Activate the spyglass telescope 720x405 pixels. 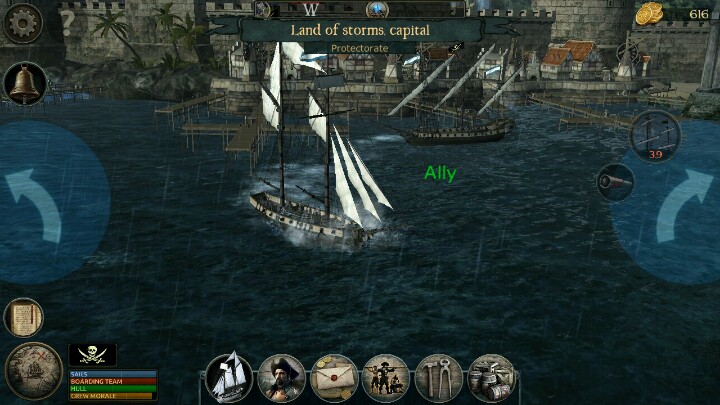[615, 181]
